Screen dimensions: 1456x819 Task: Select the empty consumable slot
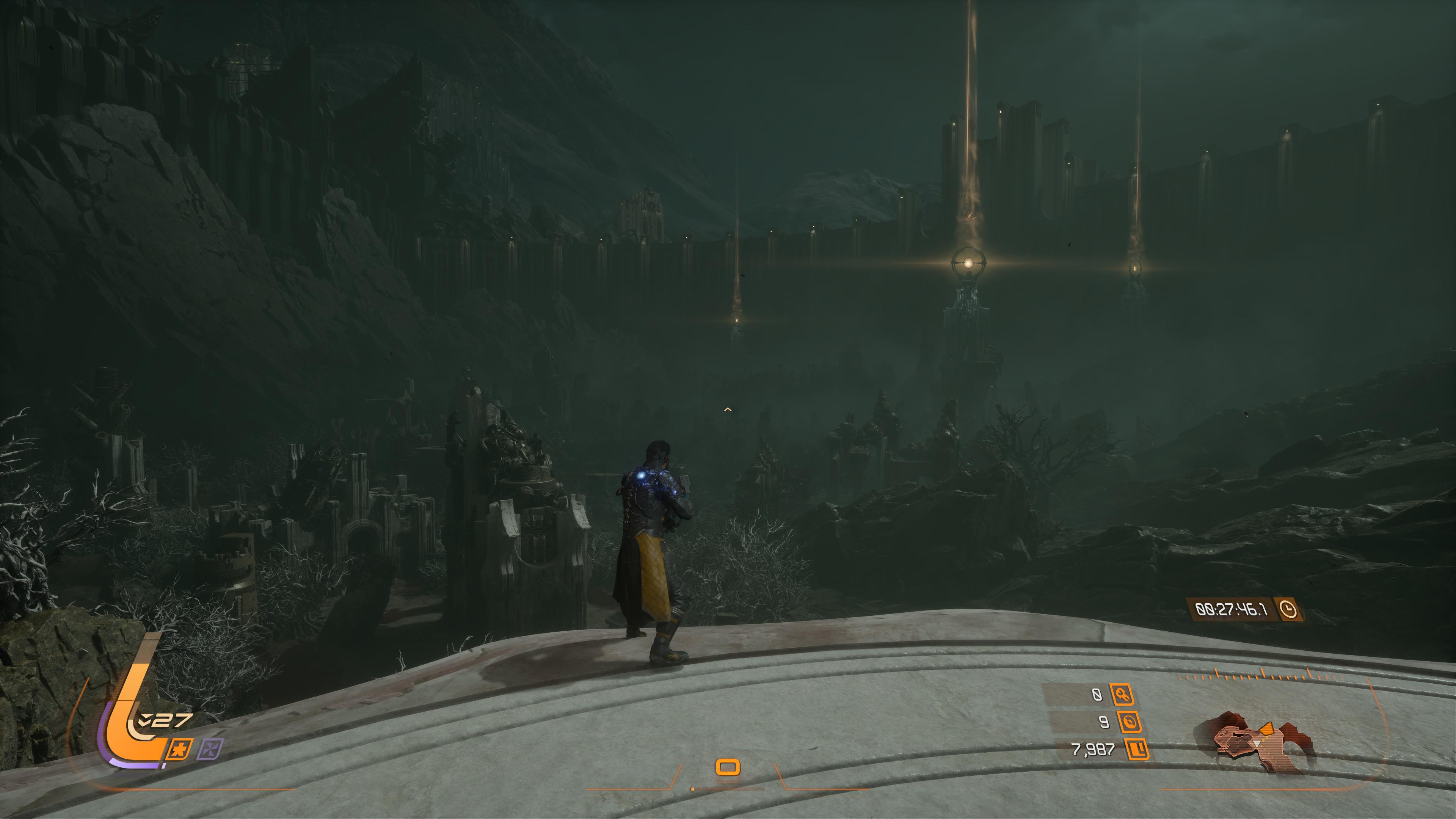[728, 767]
